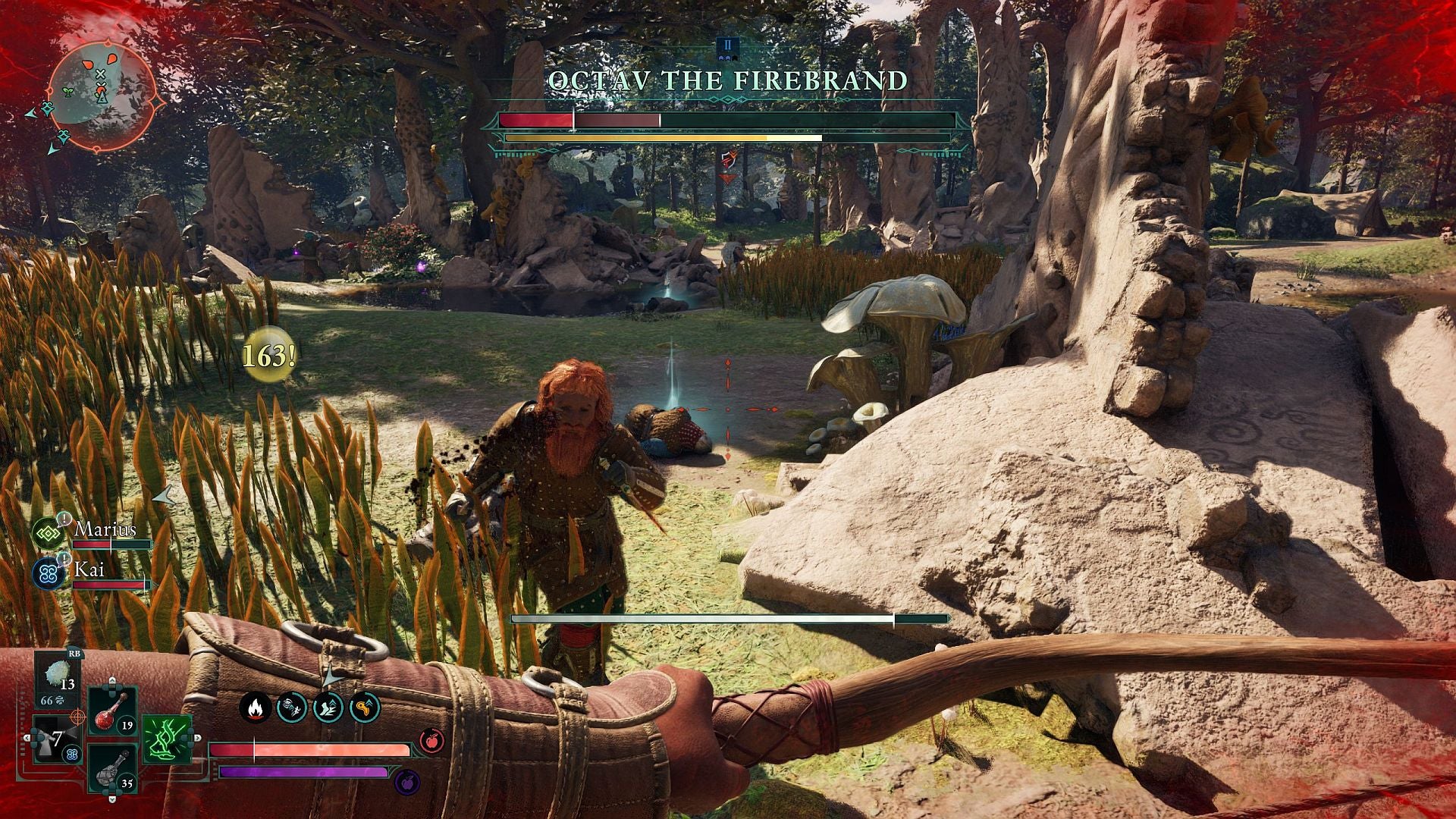The width and height of the screenshot is (1456, 819).
Task: Click the down chevron below the food slot
Action: tap(111, 800)
